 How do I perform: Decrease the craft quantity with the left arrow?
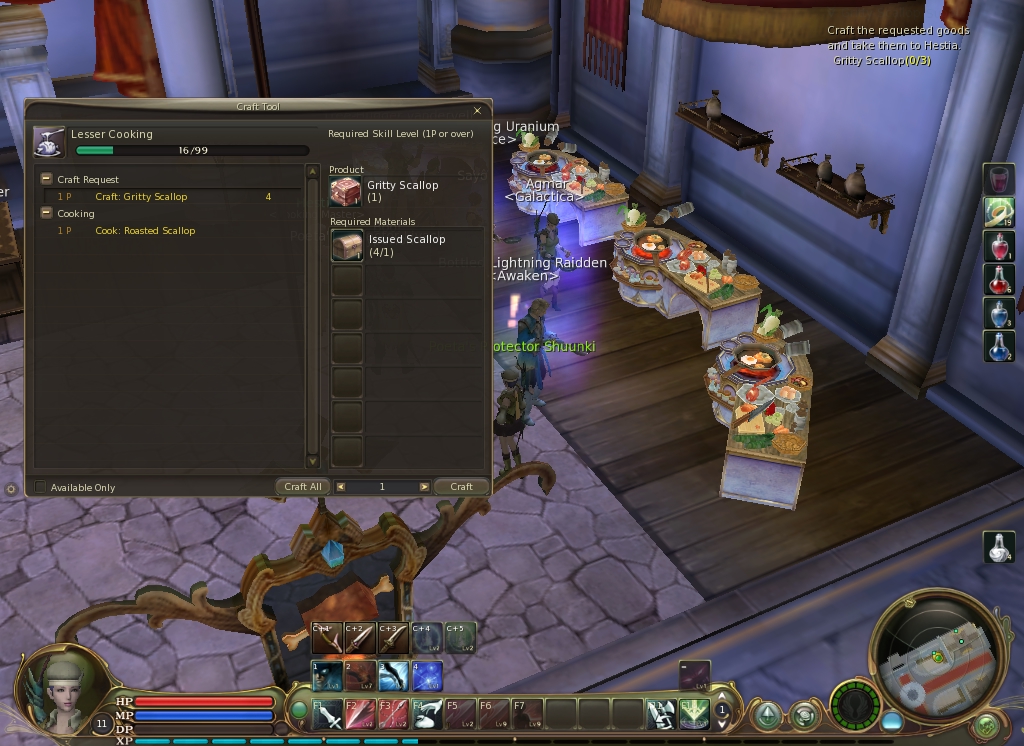click(341, 487)
